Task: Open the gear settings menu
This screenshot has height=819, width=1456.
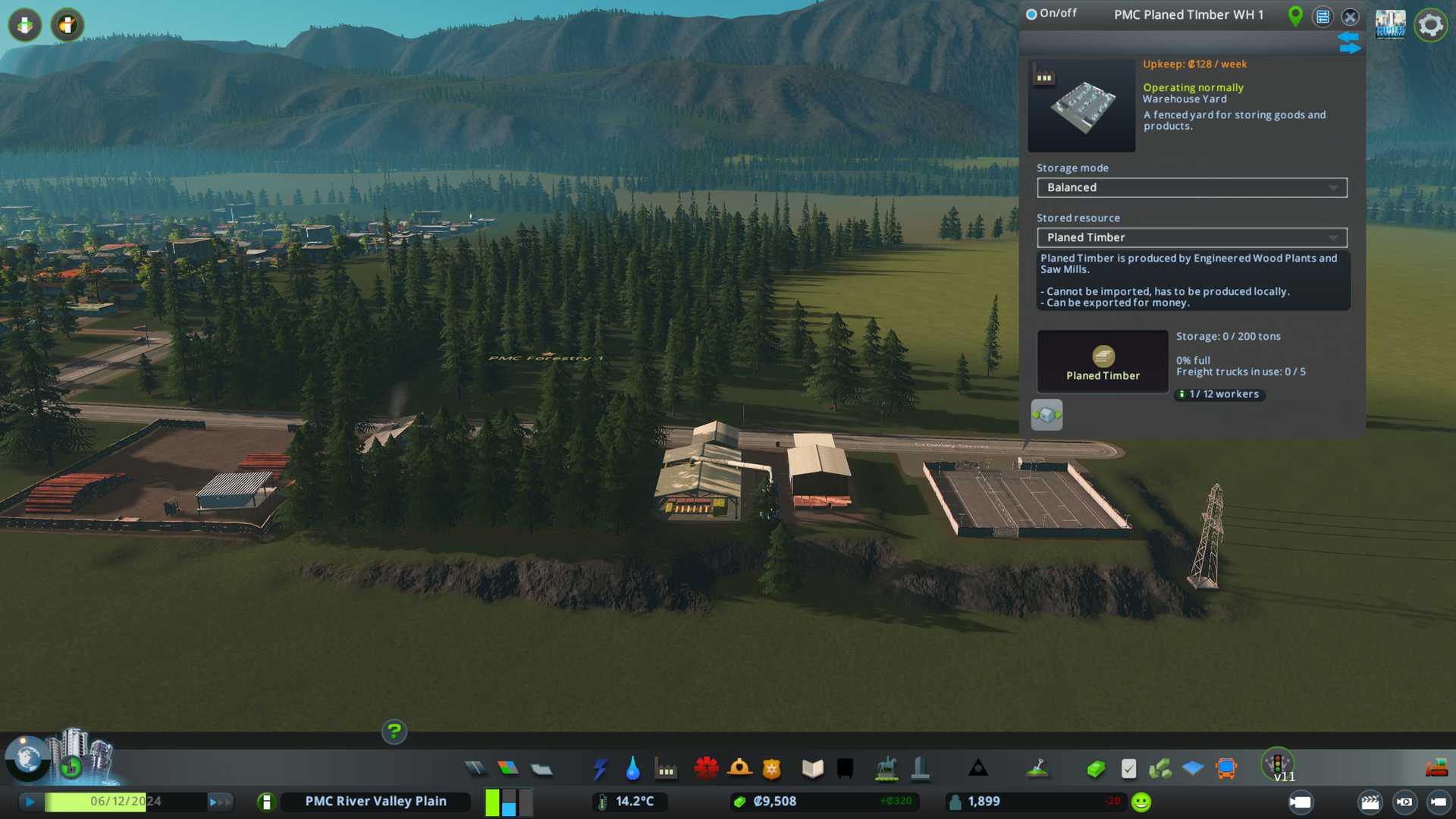Action: click(x=1430, y=25)
